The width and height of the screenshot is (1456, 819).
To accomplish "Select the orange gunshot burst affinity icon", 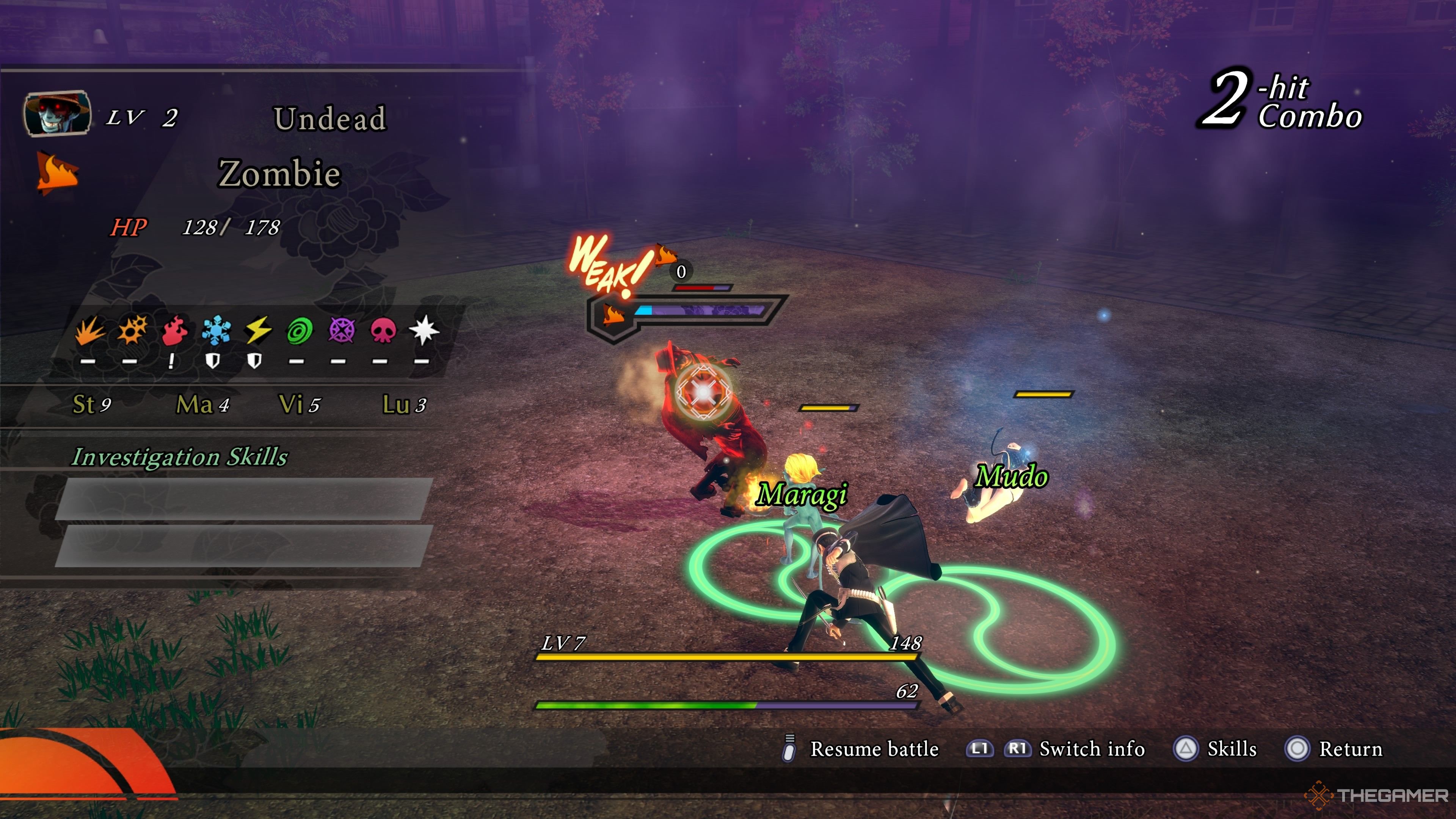I will click(x=132, y=330).
